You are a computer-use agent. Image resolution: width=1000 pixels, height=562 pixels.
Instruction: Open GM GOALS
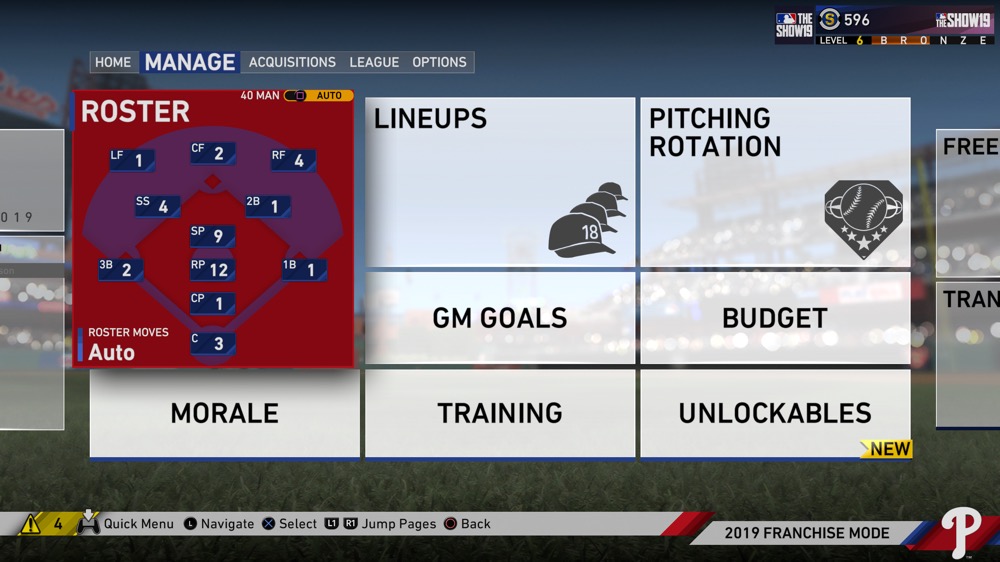[x=500, y=318]
